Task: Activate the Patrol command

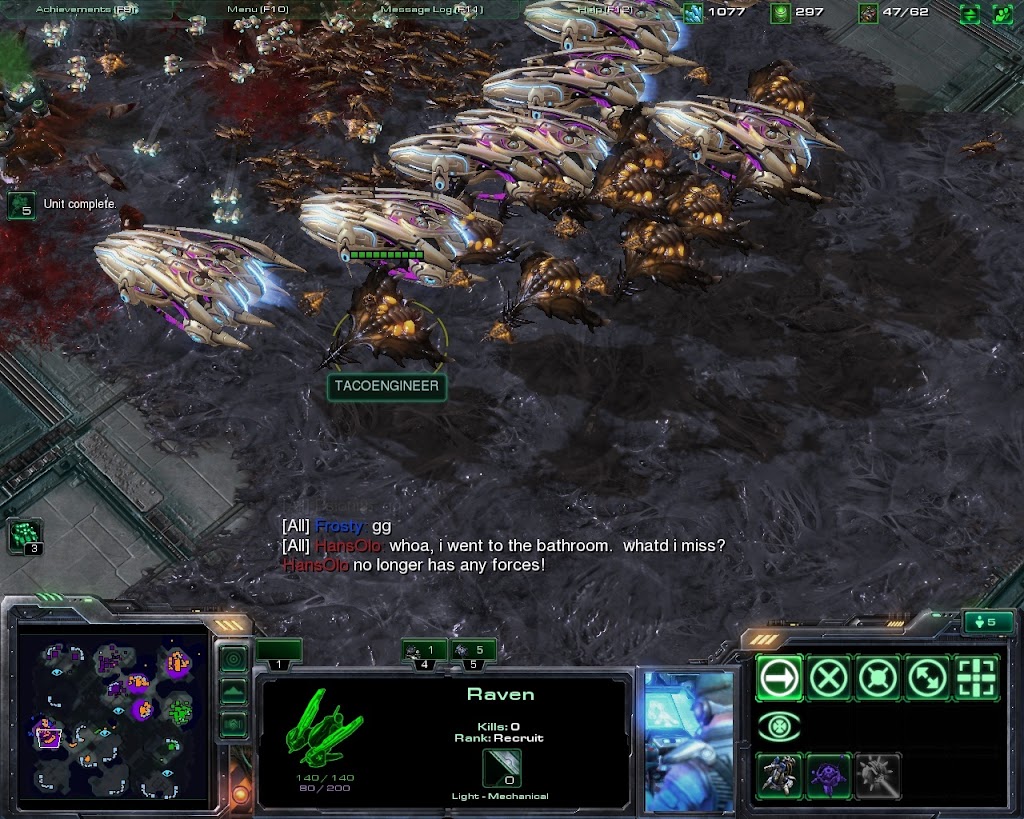Action: pyautogui.click(x=926, y=679)
